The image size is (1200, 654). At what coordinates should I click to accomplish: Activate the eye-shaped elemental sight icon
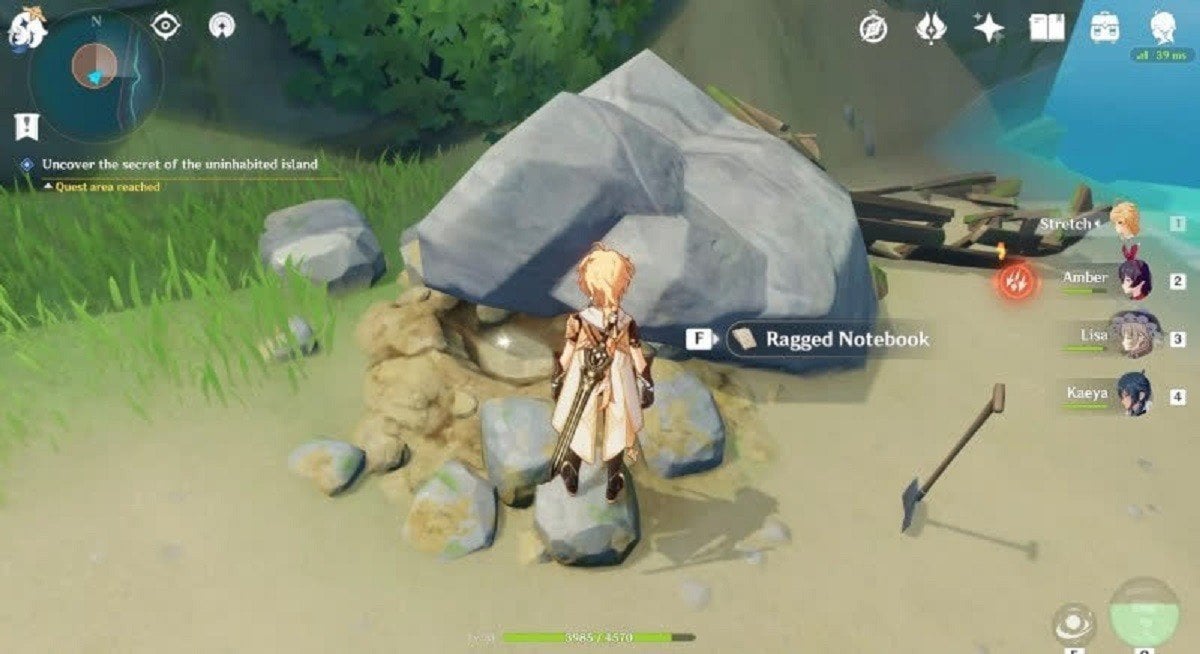pyautogui.click(x=165, y=26)
